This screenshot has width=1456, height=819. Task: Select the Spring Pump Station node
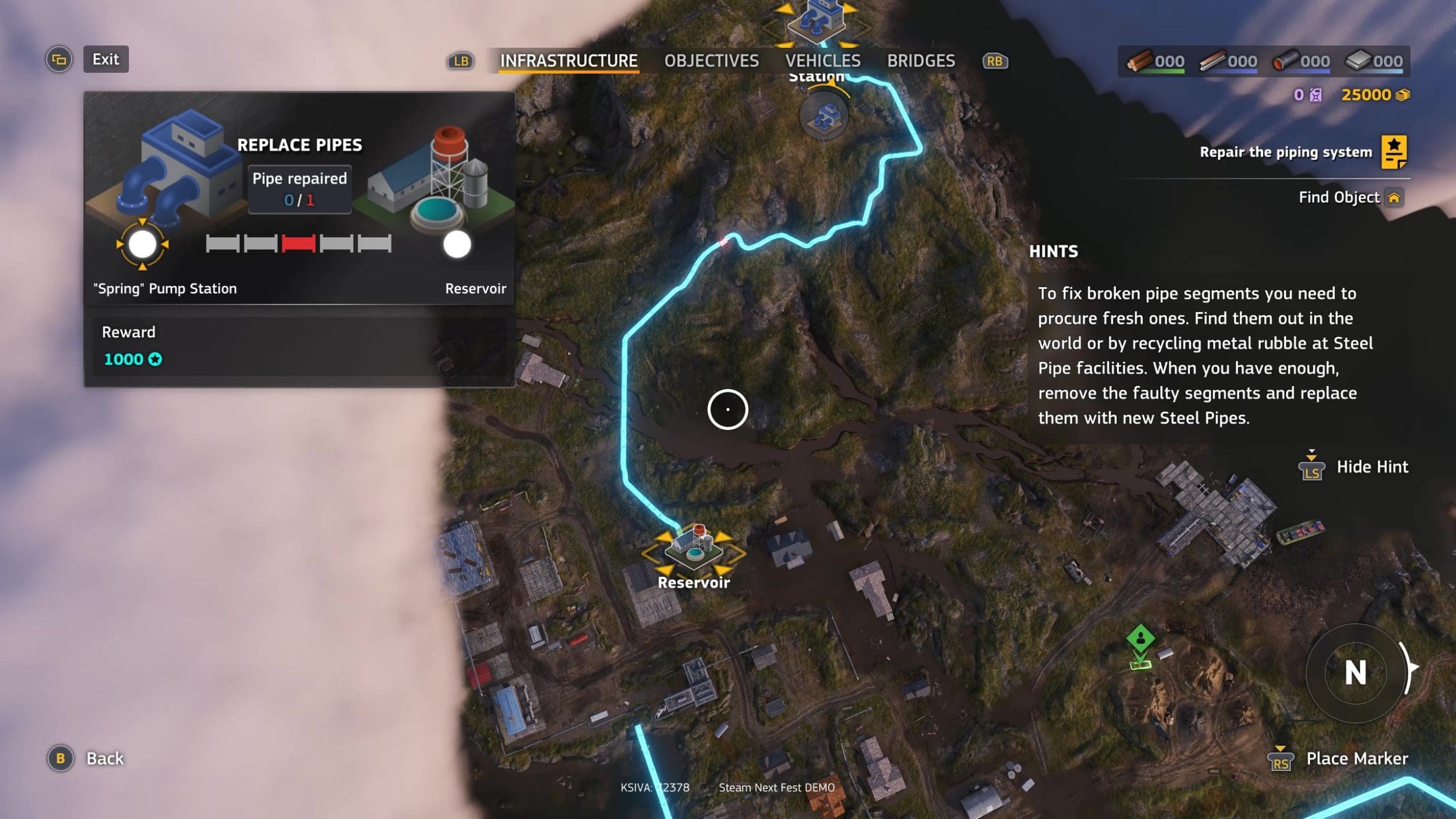142,244
